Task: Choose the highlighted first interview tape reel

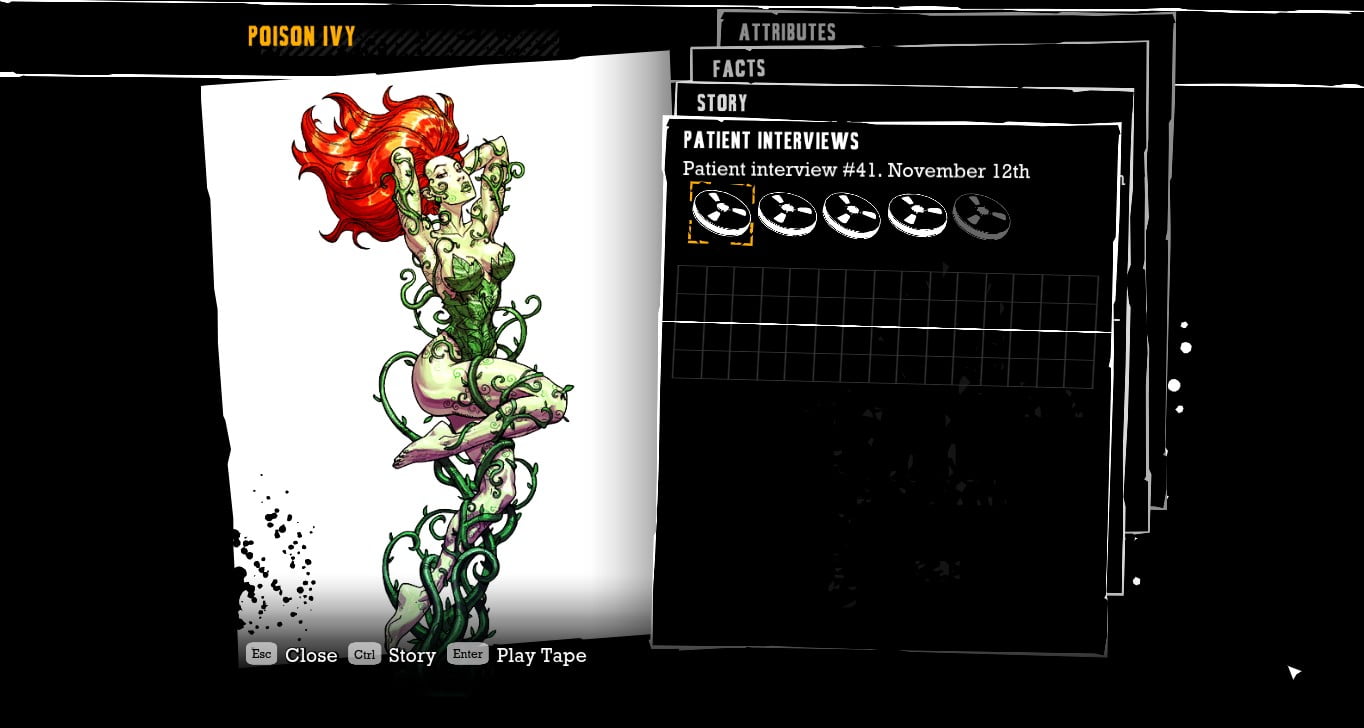Action: pos(721,214)
